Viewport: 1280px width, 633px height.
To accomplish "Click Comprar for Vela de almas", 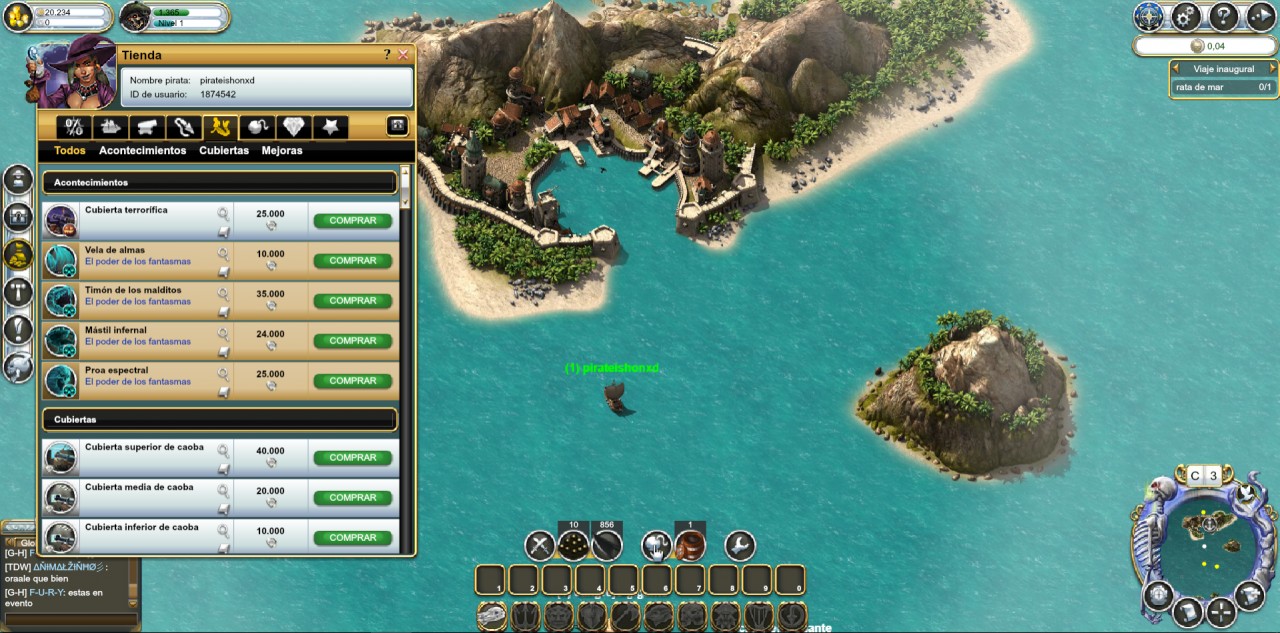I will (352, 260).
